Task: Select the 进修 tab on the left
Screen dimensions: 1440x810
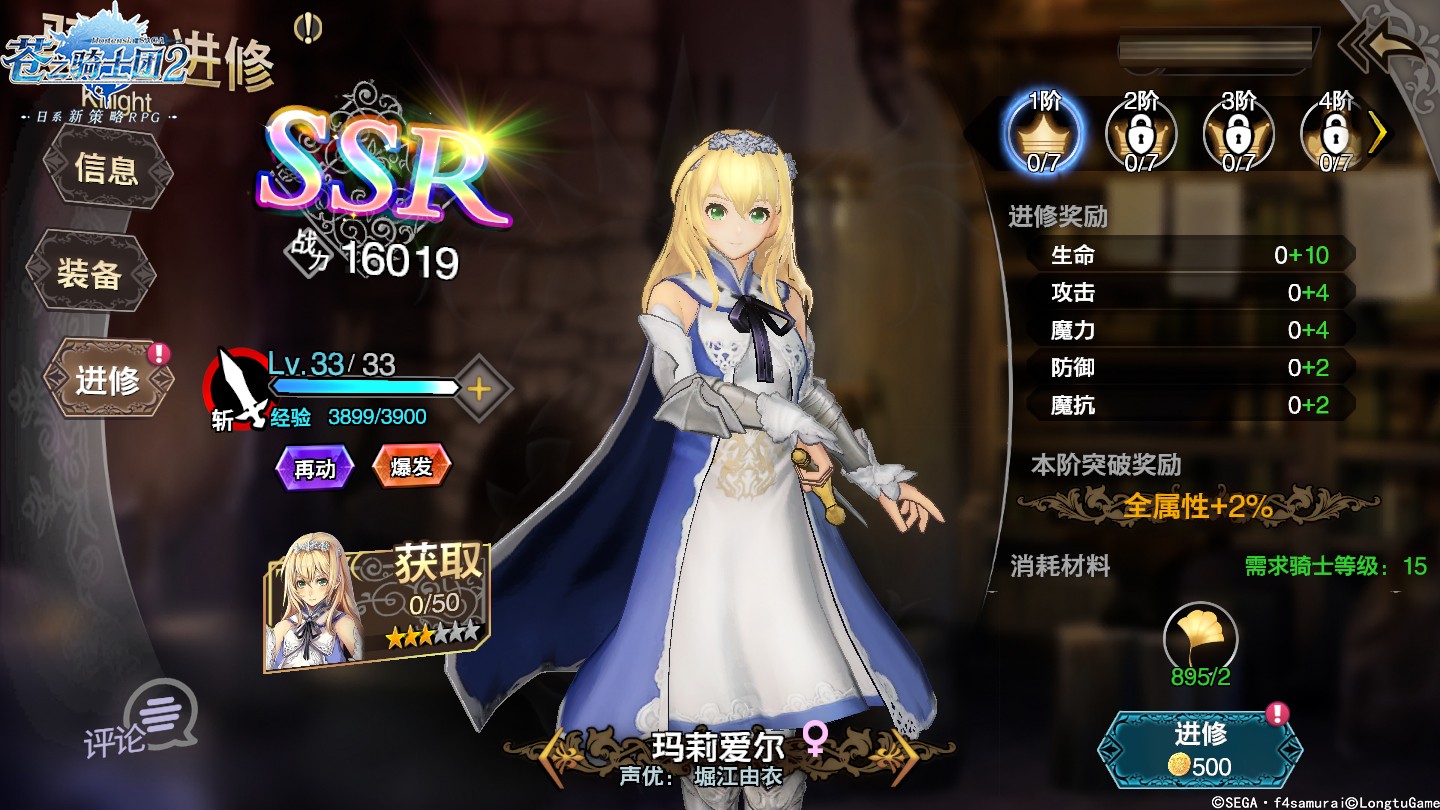Action: 108,380
